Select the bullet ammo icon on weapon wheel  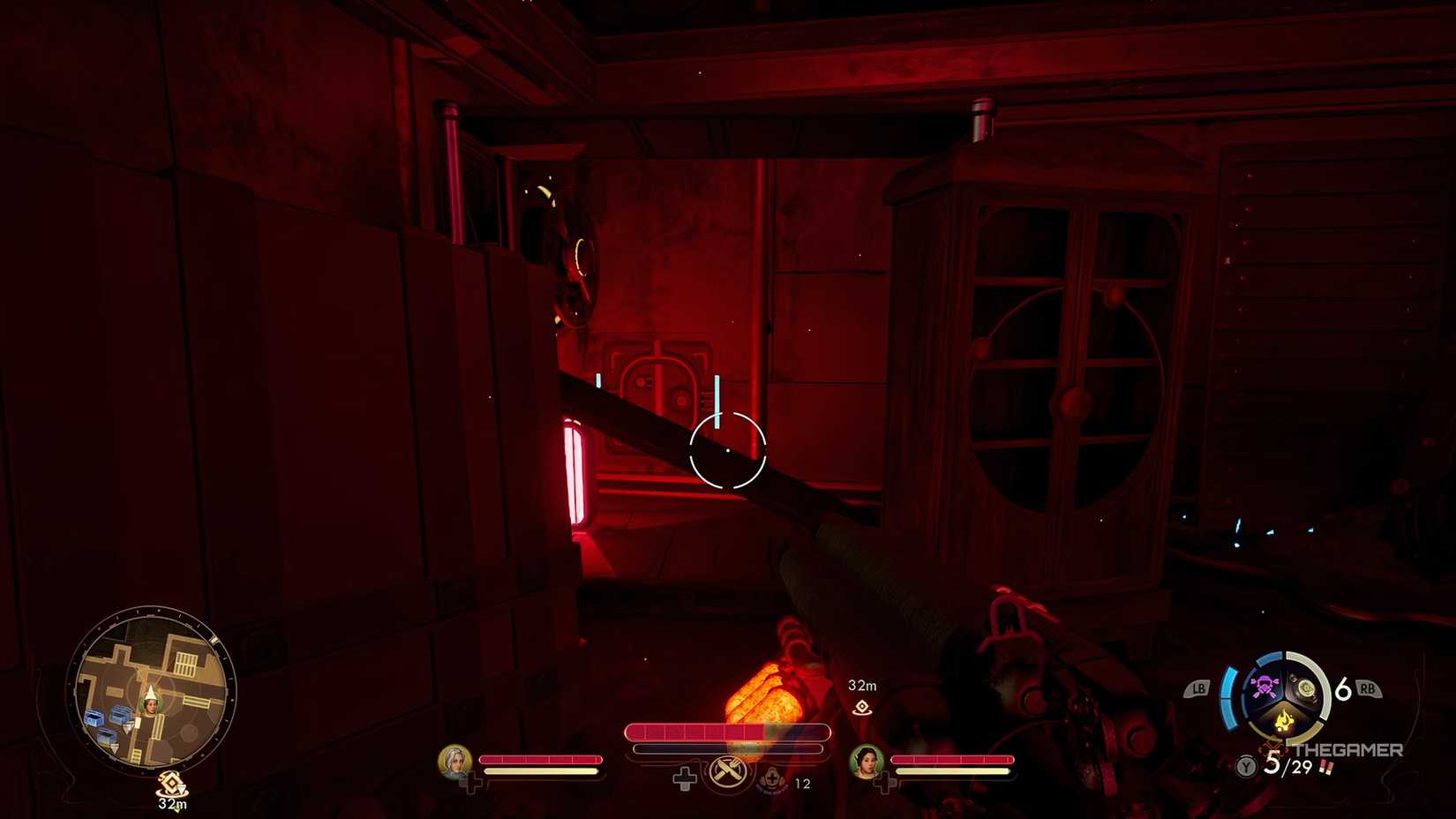1306,688
